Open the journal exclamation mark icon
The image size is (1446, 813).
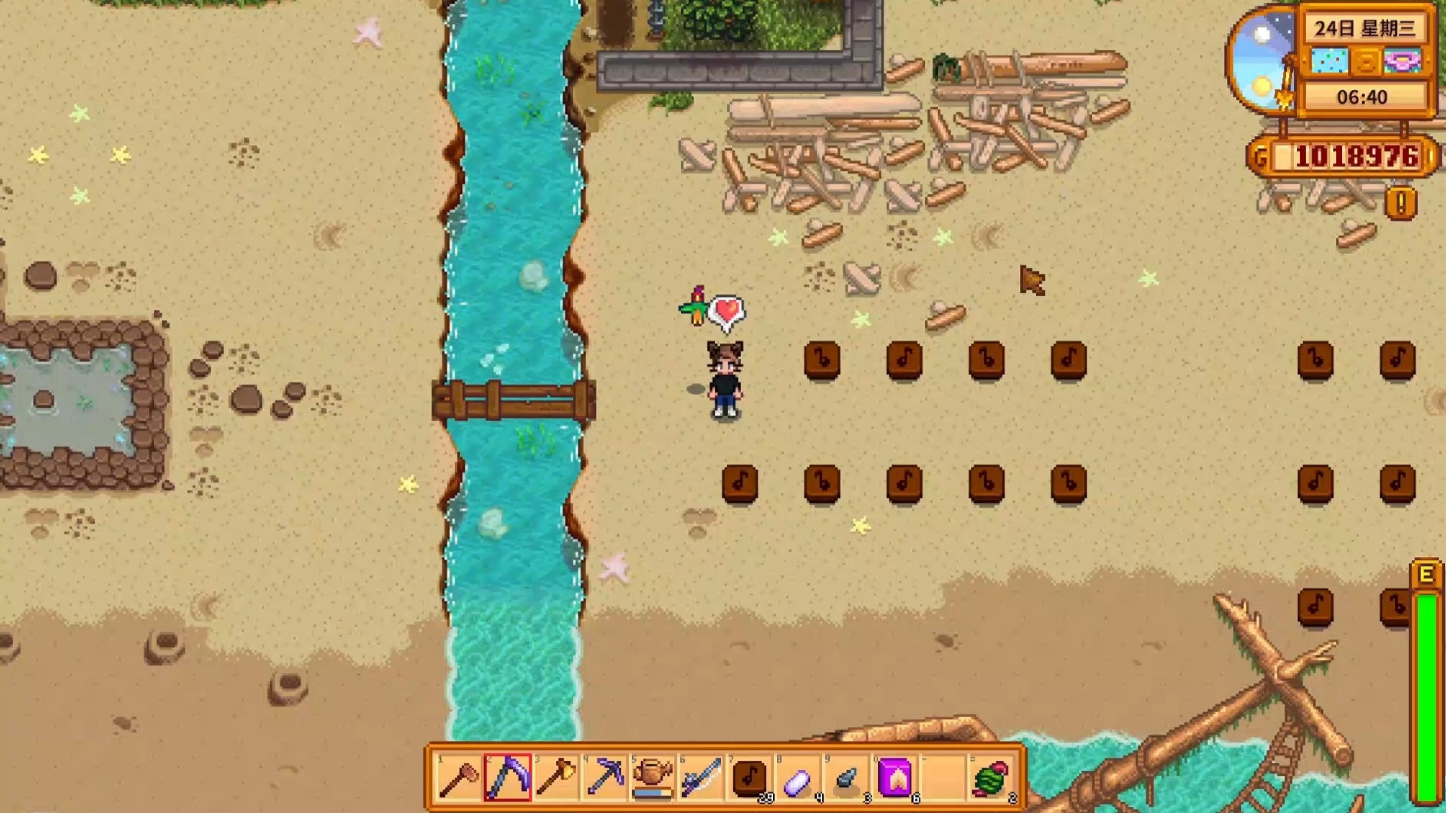pyautogui.click(x=1401, y=203)
